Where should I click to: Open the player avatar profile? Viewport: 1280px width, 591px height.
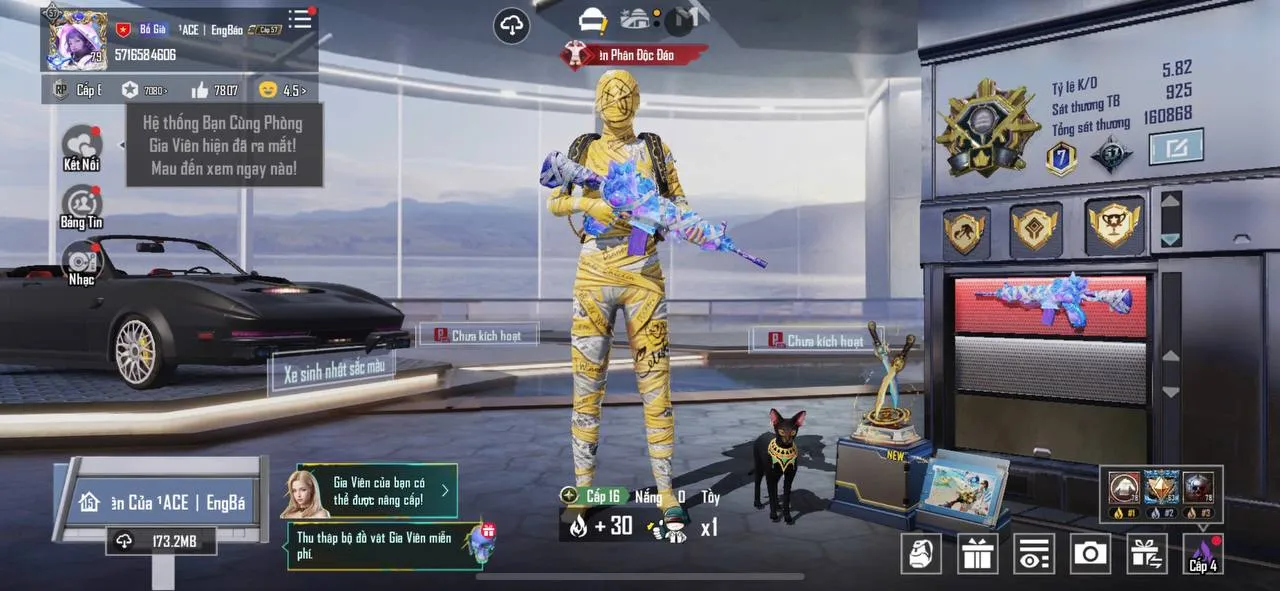pos(78,40)
